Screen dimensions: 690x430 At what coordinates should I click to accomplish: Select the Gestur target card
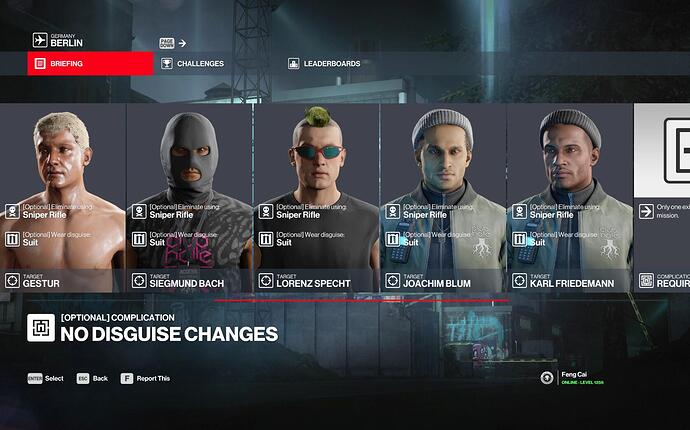point(63,197)
